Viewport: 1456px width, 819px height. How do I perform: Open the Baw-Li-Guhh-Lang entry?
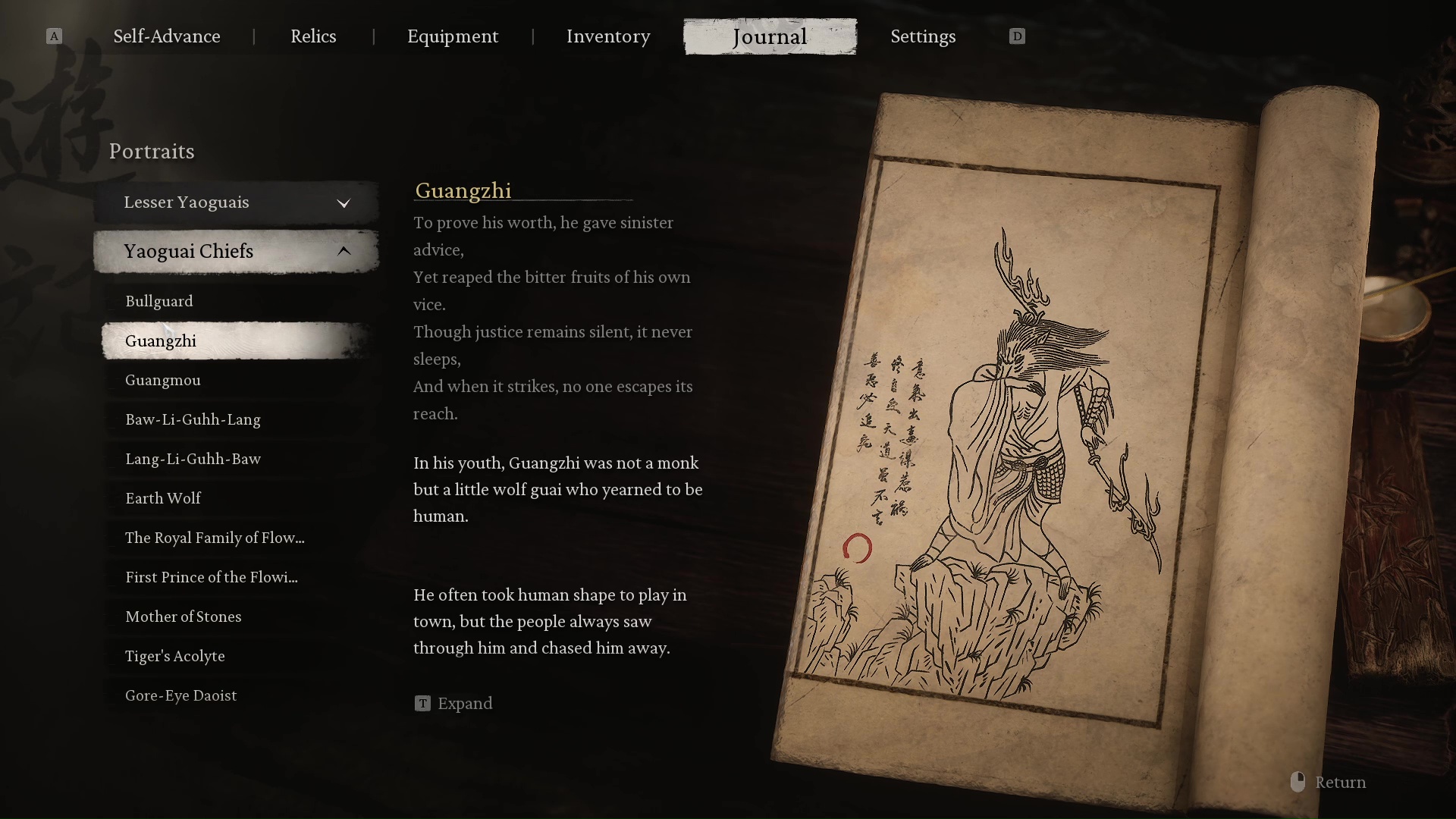(193, 419)
